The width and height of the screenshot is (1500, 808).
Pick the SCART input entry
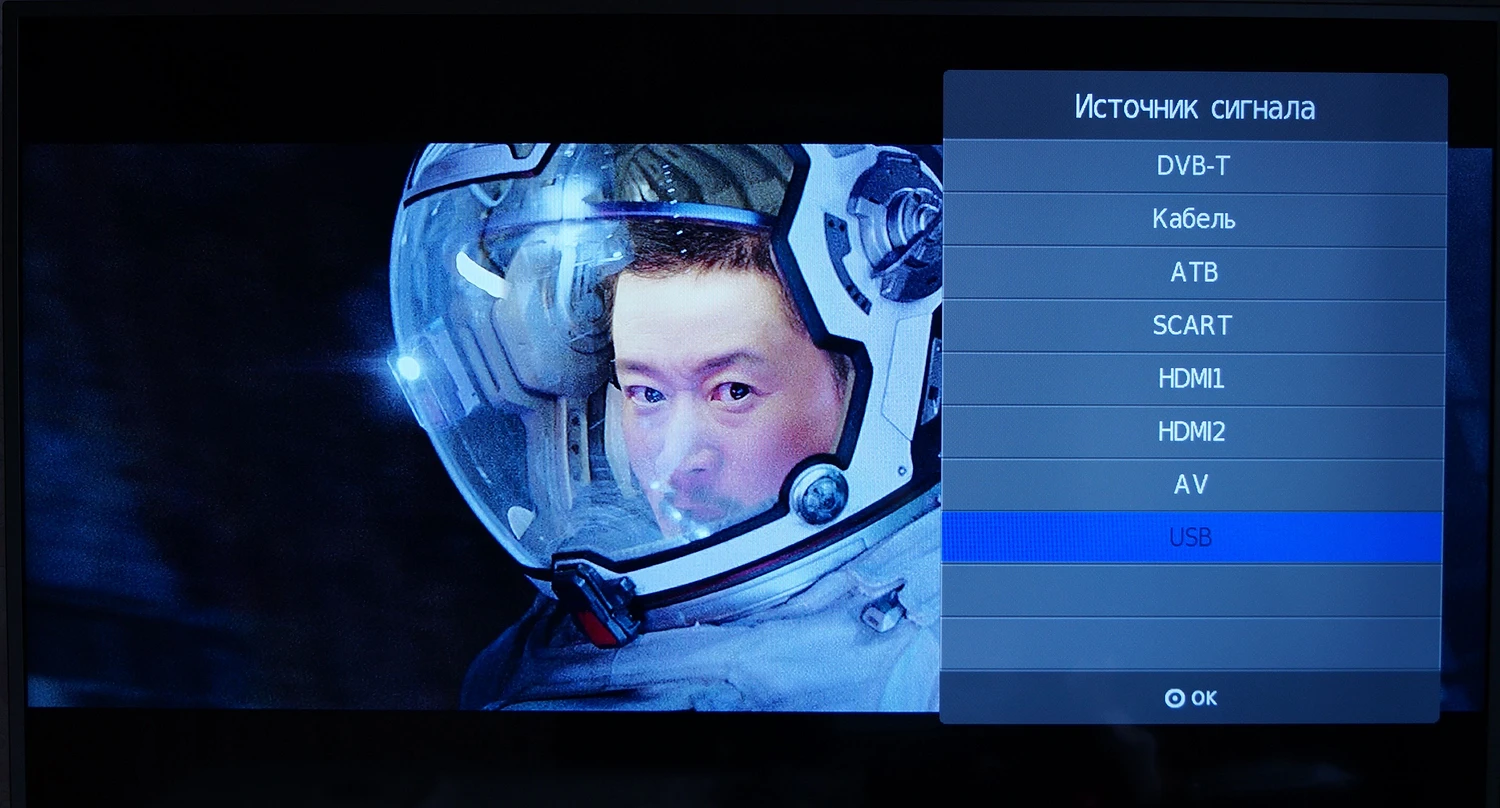tap(1193, 326)
